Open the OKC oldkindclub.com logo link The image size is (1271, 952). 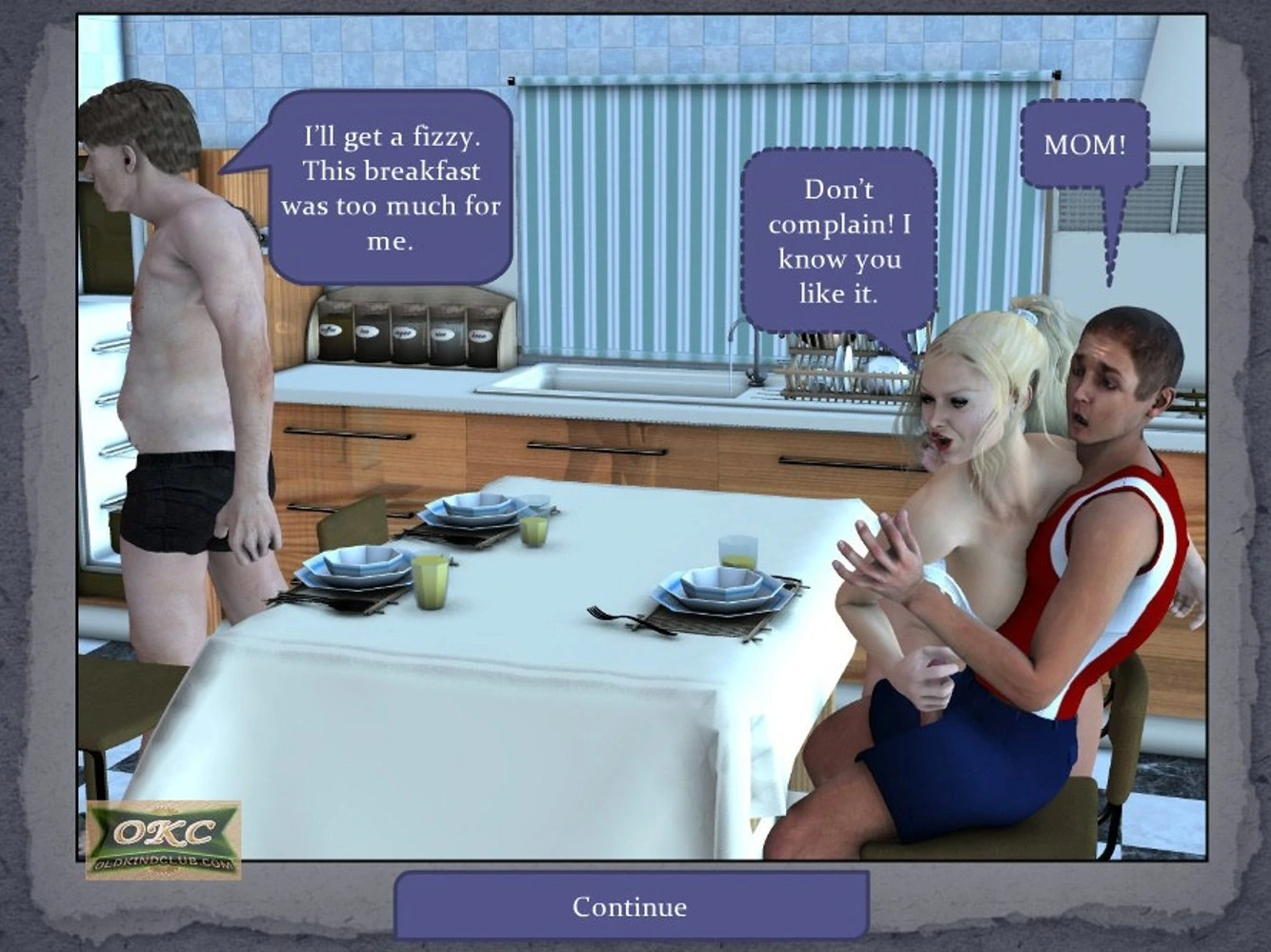(163, 840)
